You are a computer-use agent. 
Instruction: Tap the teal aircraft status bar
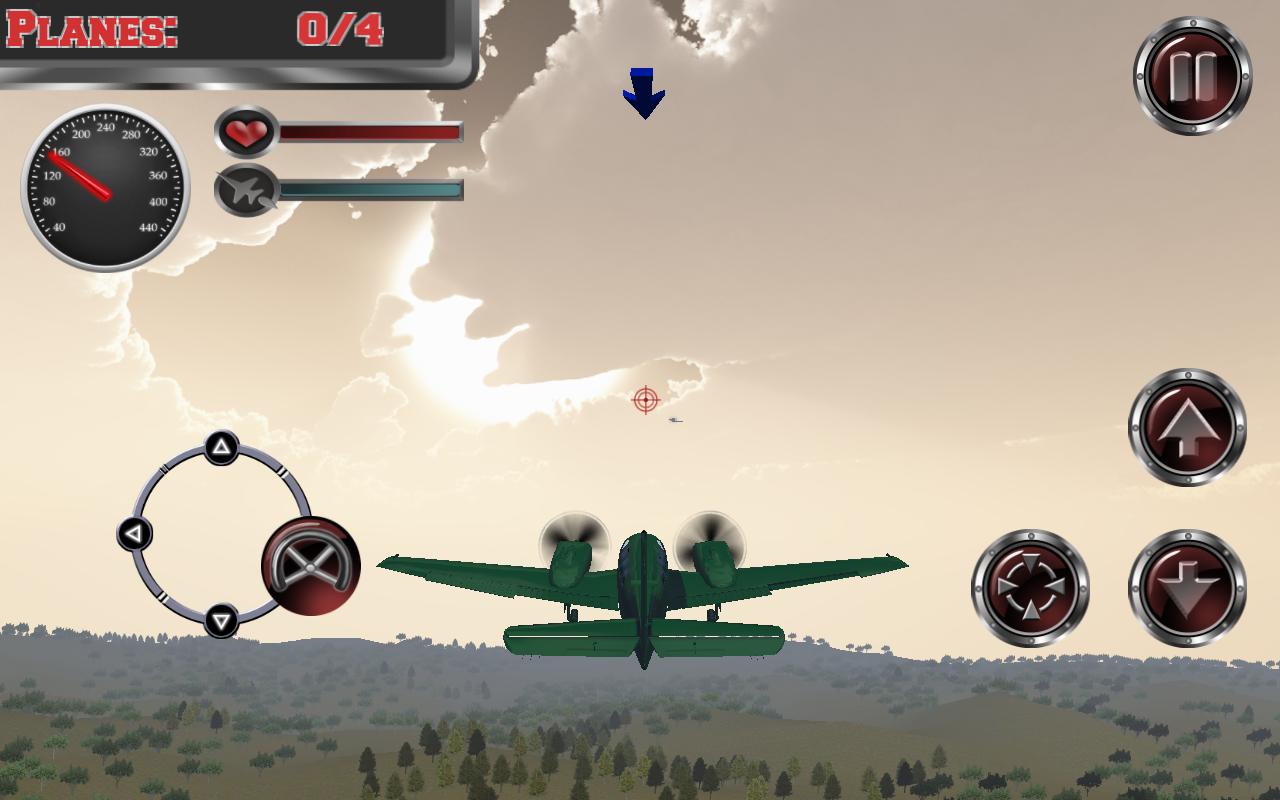click(x=370, y=188)
